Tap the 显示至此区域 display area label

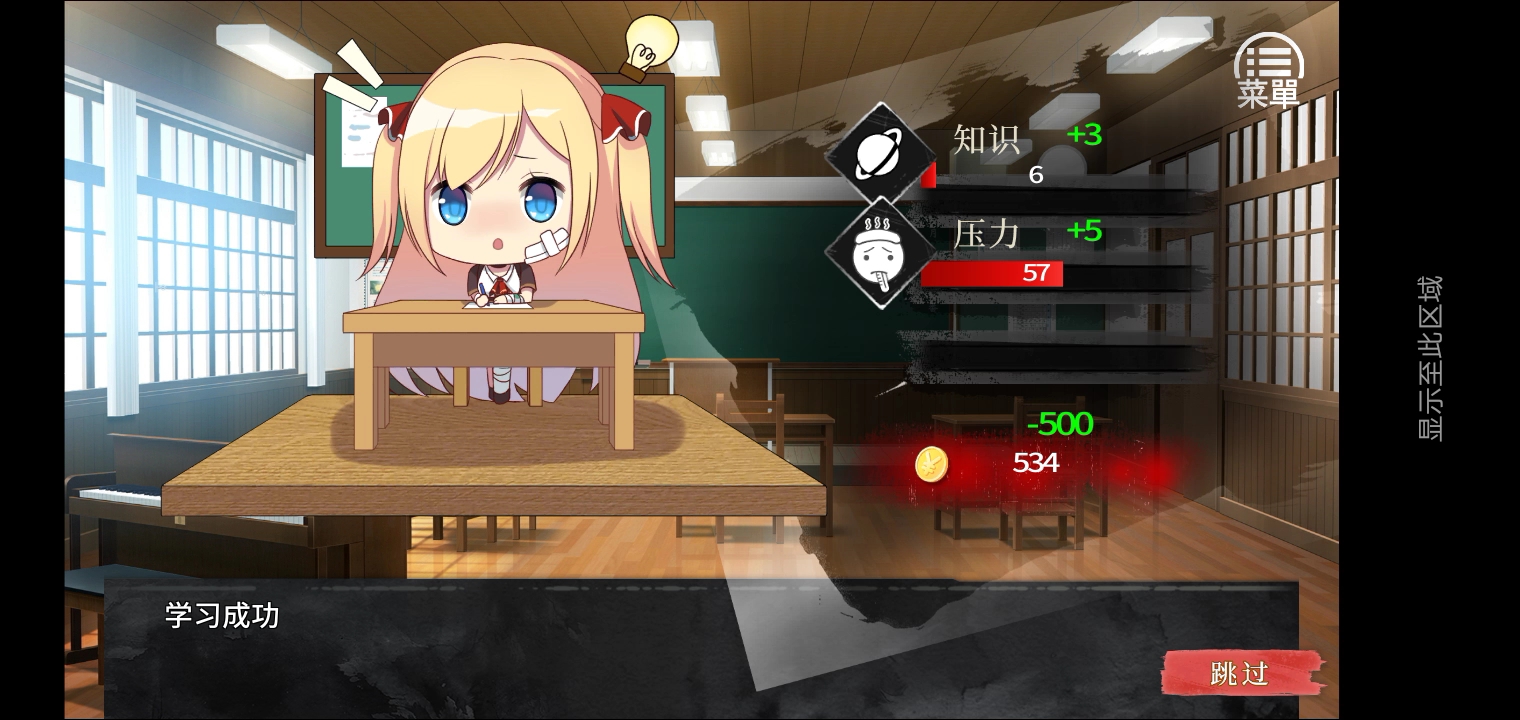coord(1429,358)
